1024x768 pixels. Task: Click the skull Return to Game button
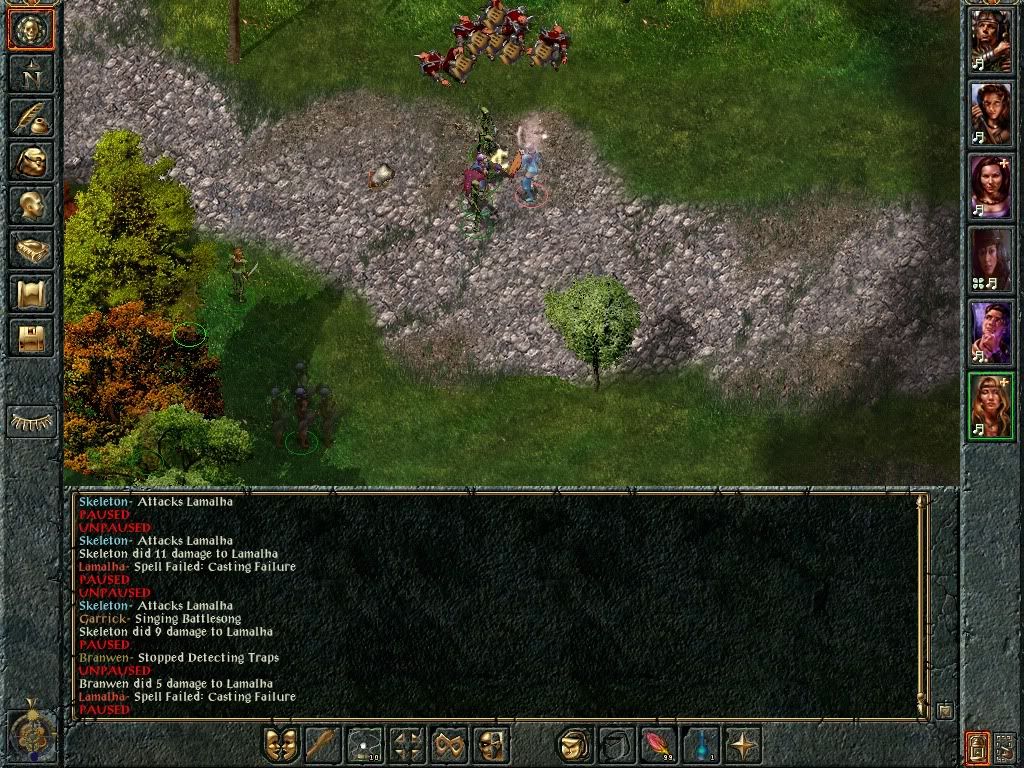pyautogui.click(x=31, y=30)
